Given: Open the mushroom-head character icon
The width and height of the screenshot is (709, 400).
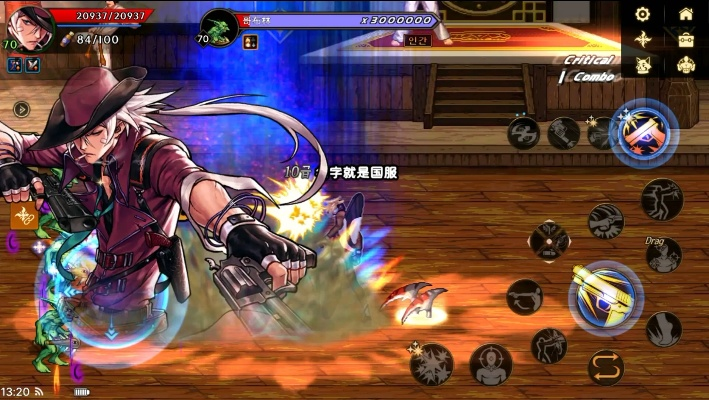Looking at the screenshot, I should (x=686, y=64).
